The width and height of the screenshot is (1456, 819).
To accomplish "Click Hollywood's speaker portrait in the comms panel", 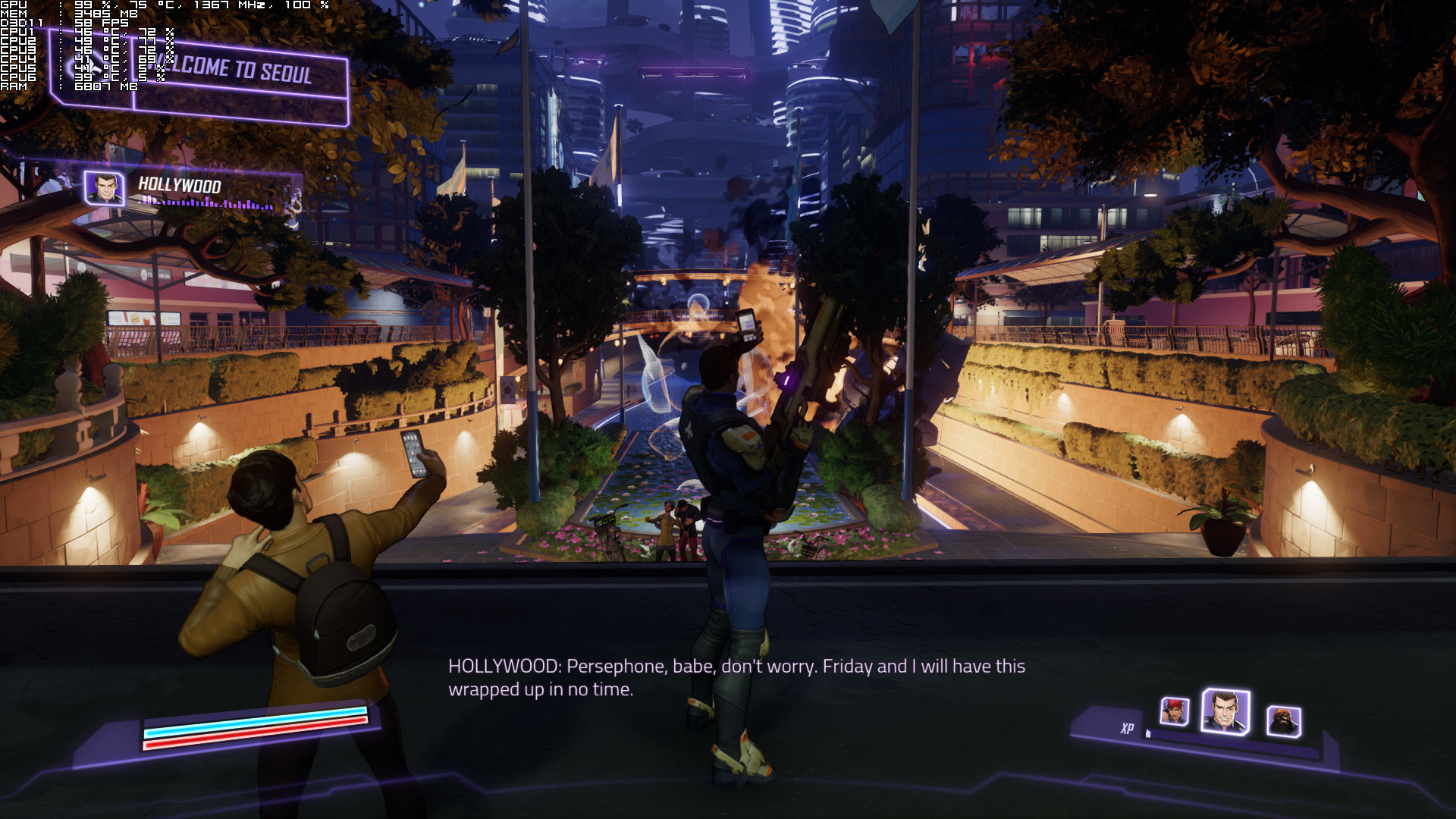I will pos(104,188).
